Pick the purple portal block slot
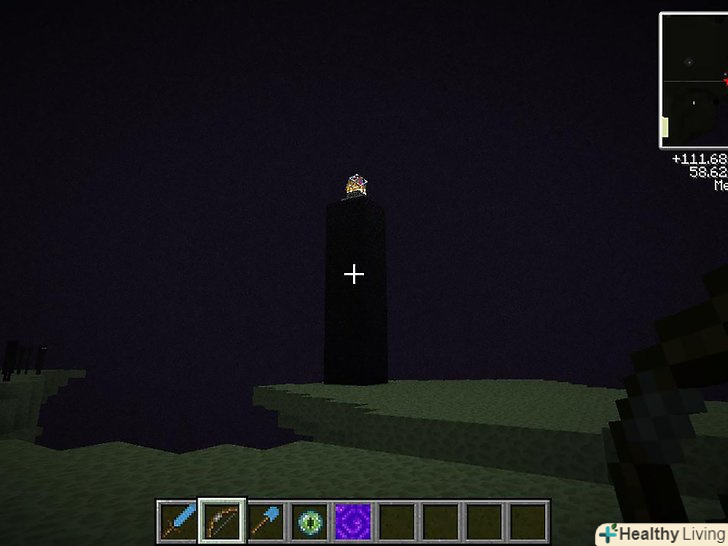The width and height of the screenshot is (728, 546). point(353,521)
